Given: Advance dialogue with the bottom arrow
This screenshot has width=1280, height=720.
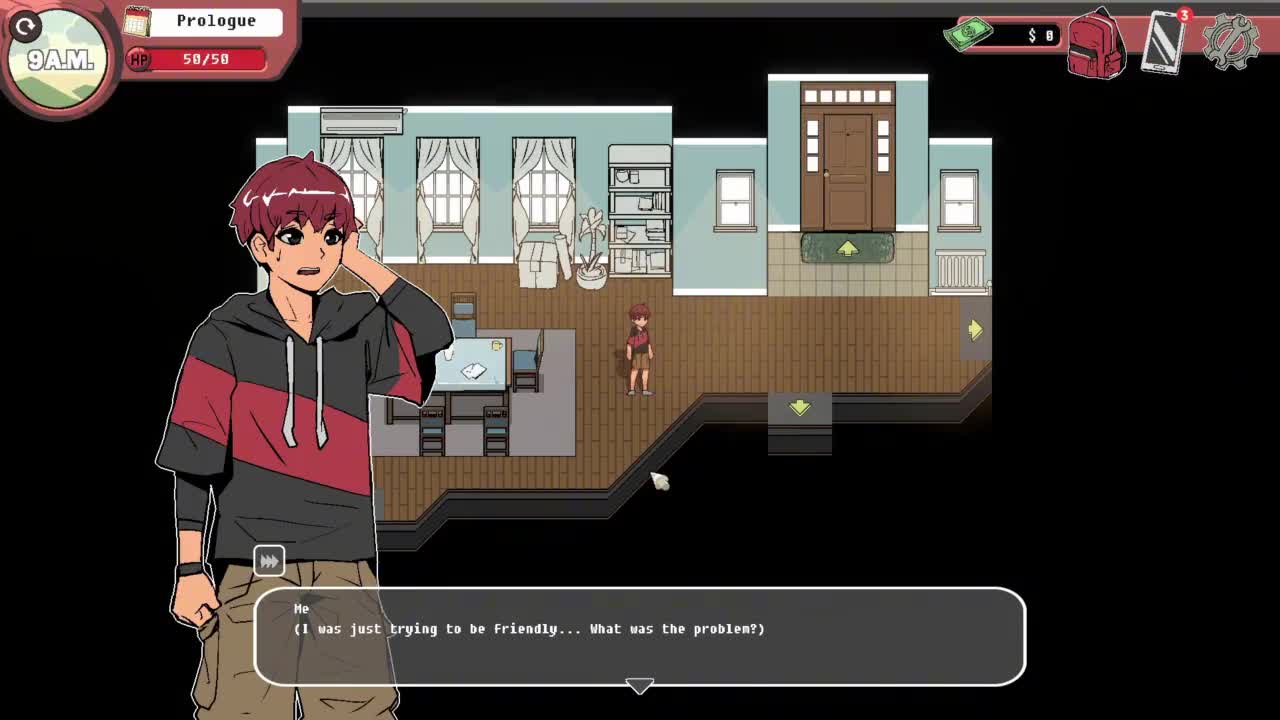Looking at the screenshot, I should [639, 686].
